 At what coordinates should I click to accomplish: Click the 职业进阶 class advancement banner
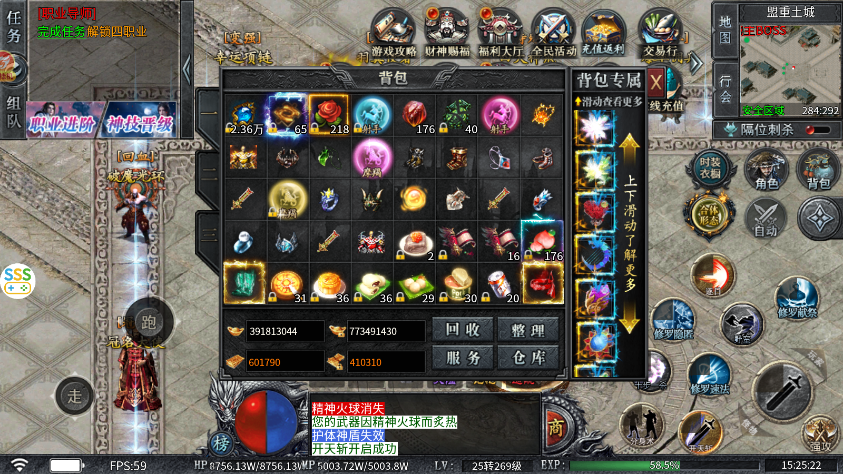60,124
